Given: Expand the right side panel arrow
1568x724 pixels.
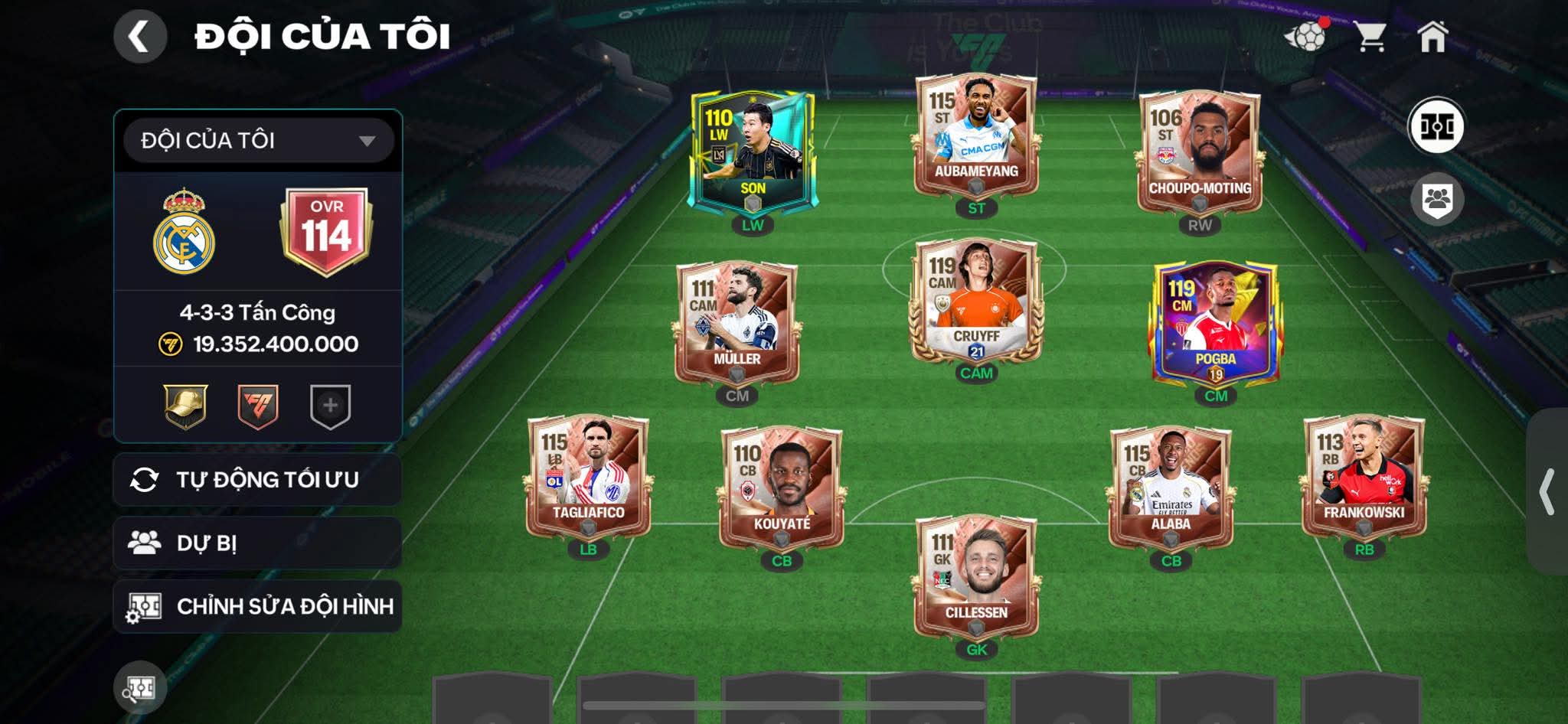Looking at the screenshot, I should tap(1548, 491).
